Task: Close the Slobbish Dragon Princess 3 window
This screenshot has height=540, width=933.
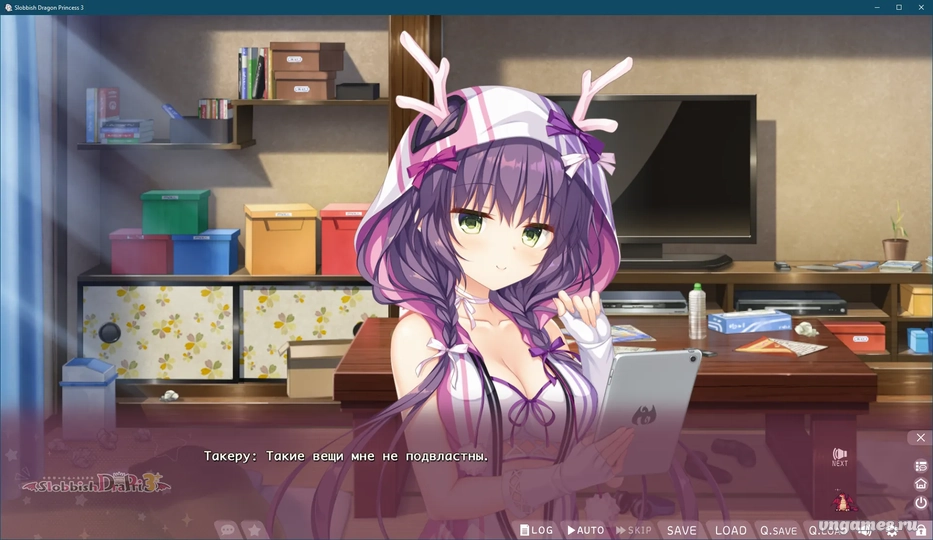Action: coord(923,7)
